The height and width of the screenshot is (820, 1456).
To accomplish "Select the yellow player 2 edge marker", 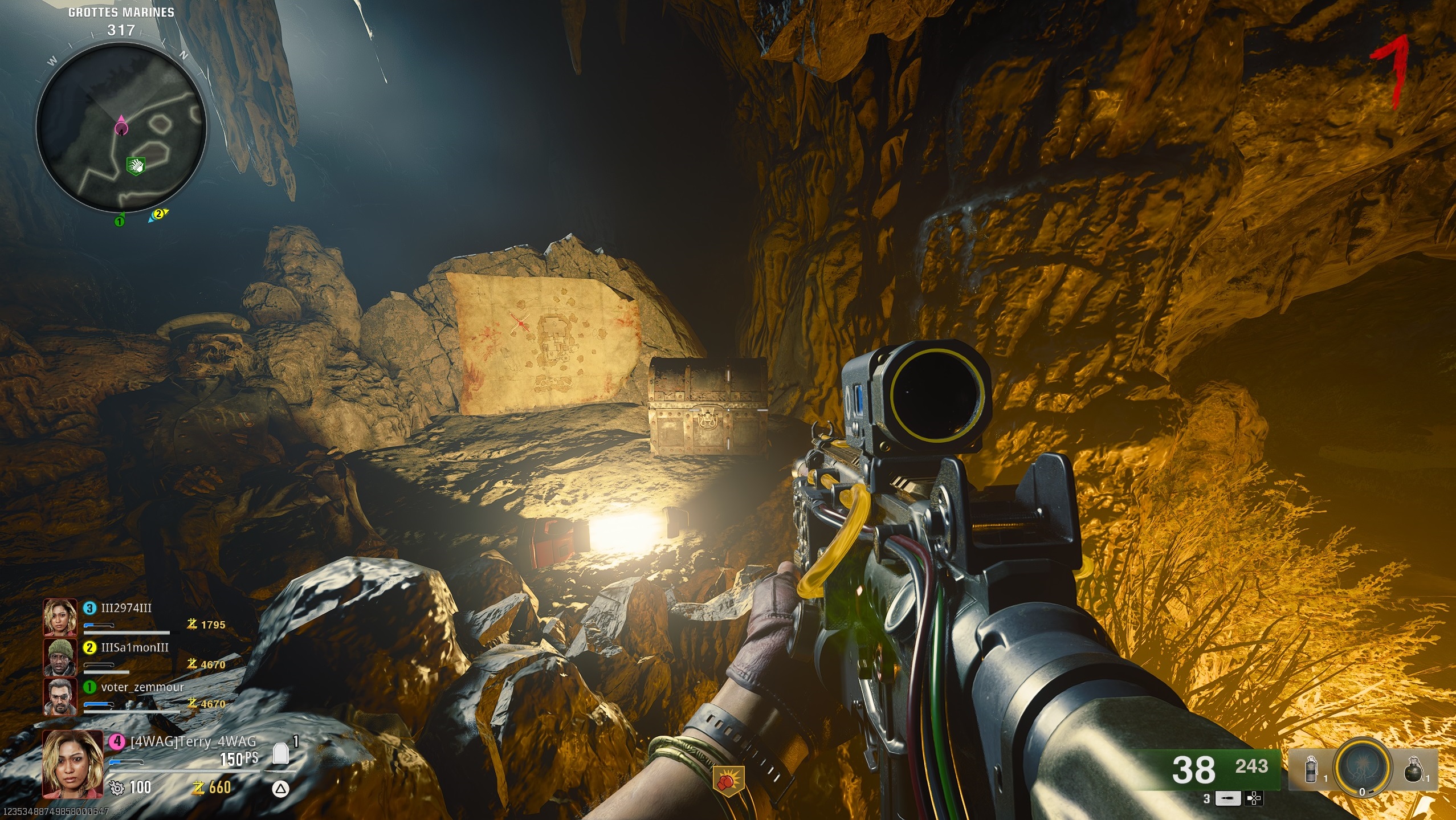I will [159, 214].
